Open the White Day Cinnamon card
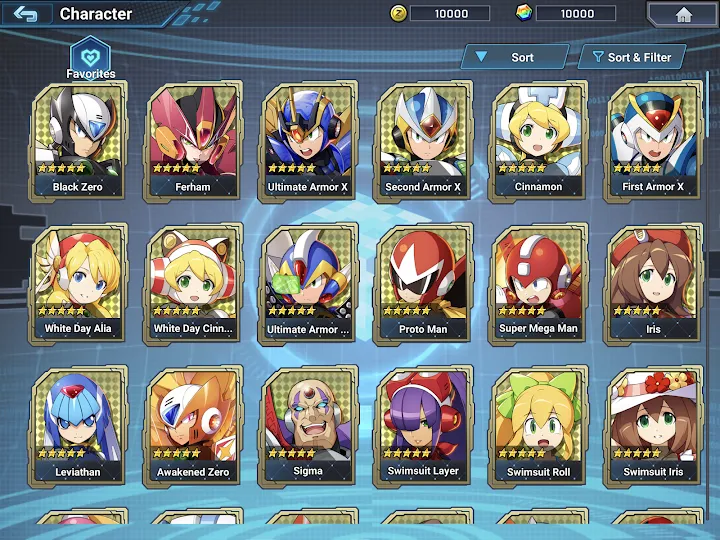This screenshot has height=540, width=720. pyautogui.click(x=193, y=283)
